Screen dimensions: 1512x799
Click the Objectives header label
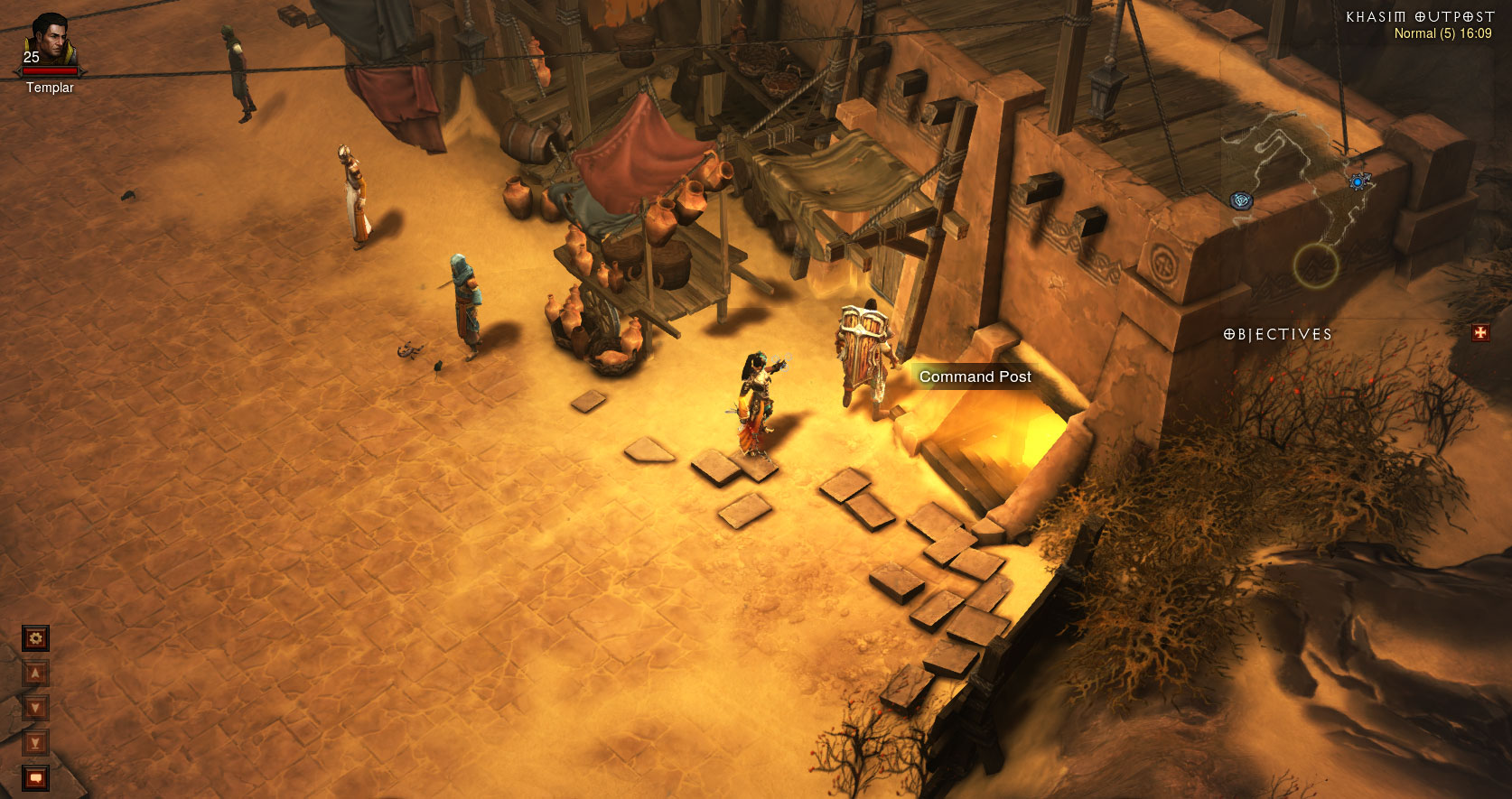click(1277, 334)
